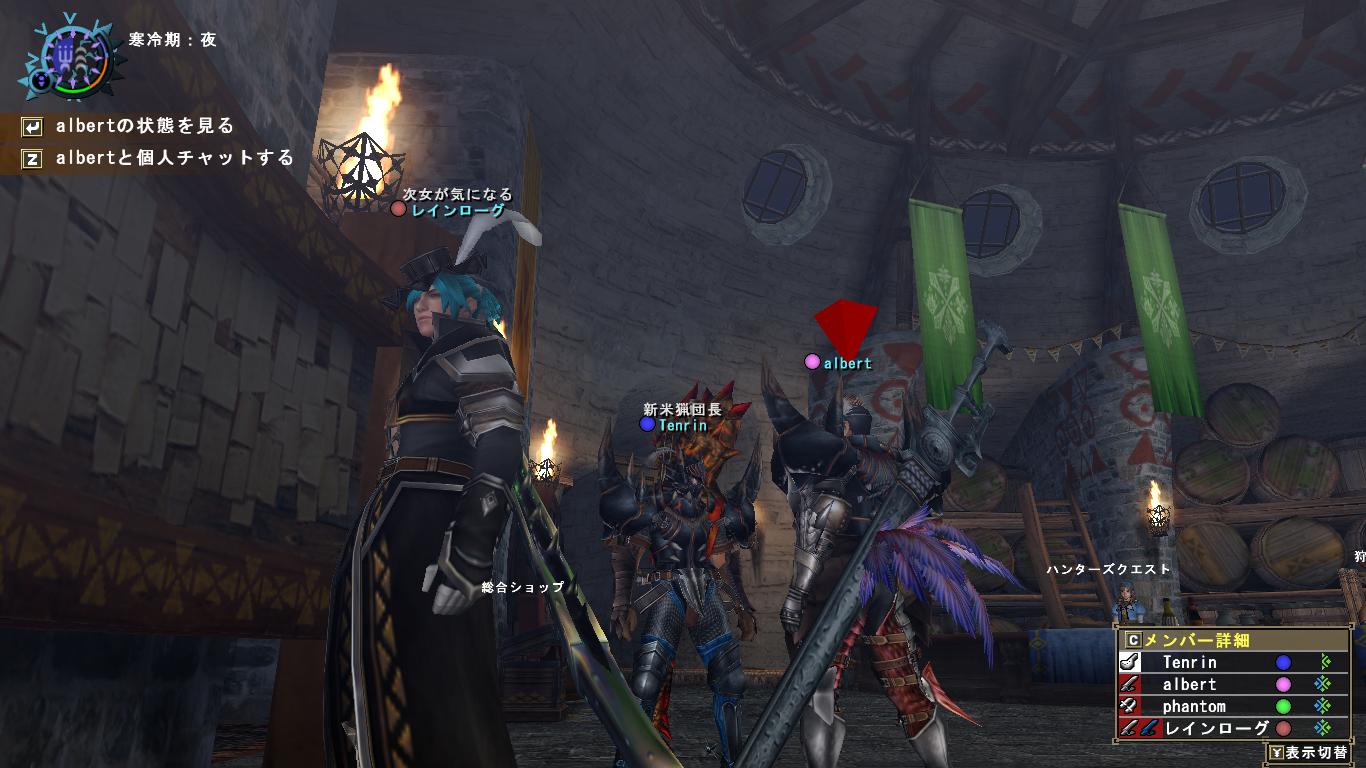This screenshot has height=768, width=1366.
Task: Select the targeted albert name tag
Action: tap(846, 363)
